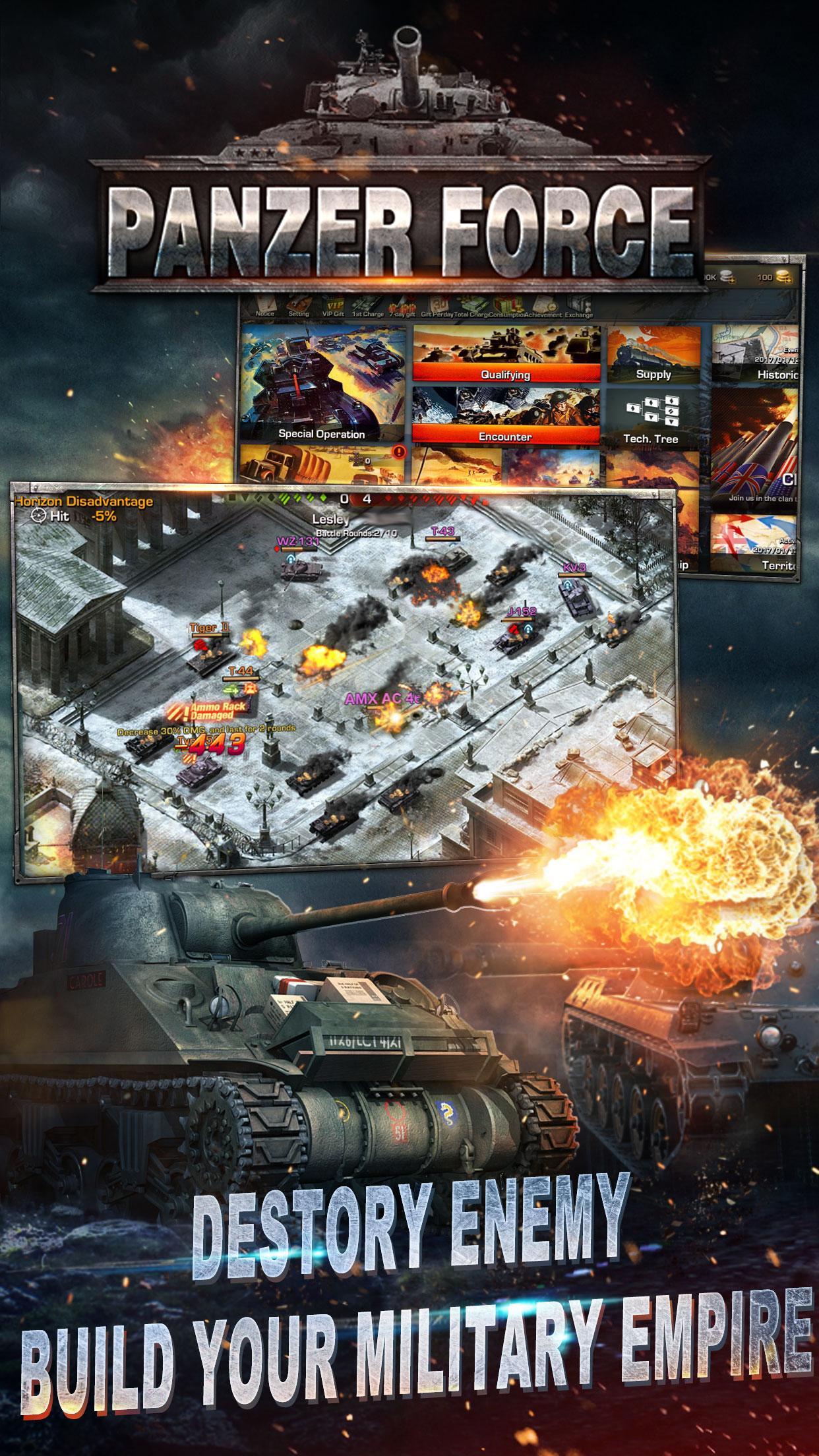The width and height of the screenshot is (819, 1456).
Task: Open the 1st Charge offer
Action: [x=367, y=307]
